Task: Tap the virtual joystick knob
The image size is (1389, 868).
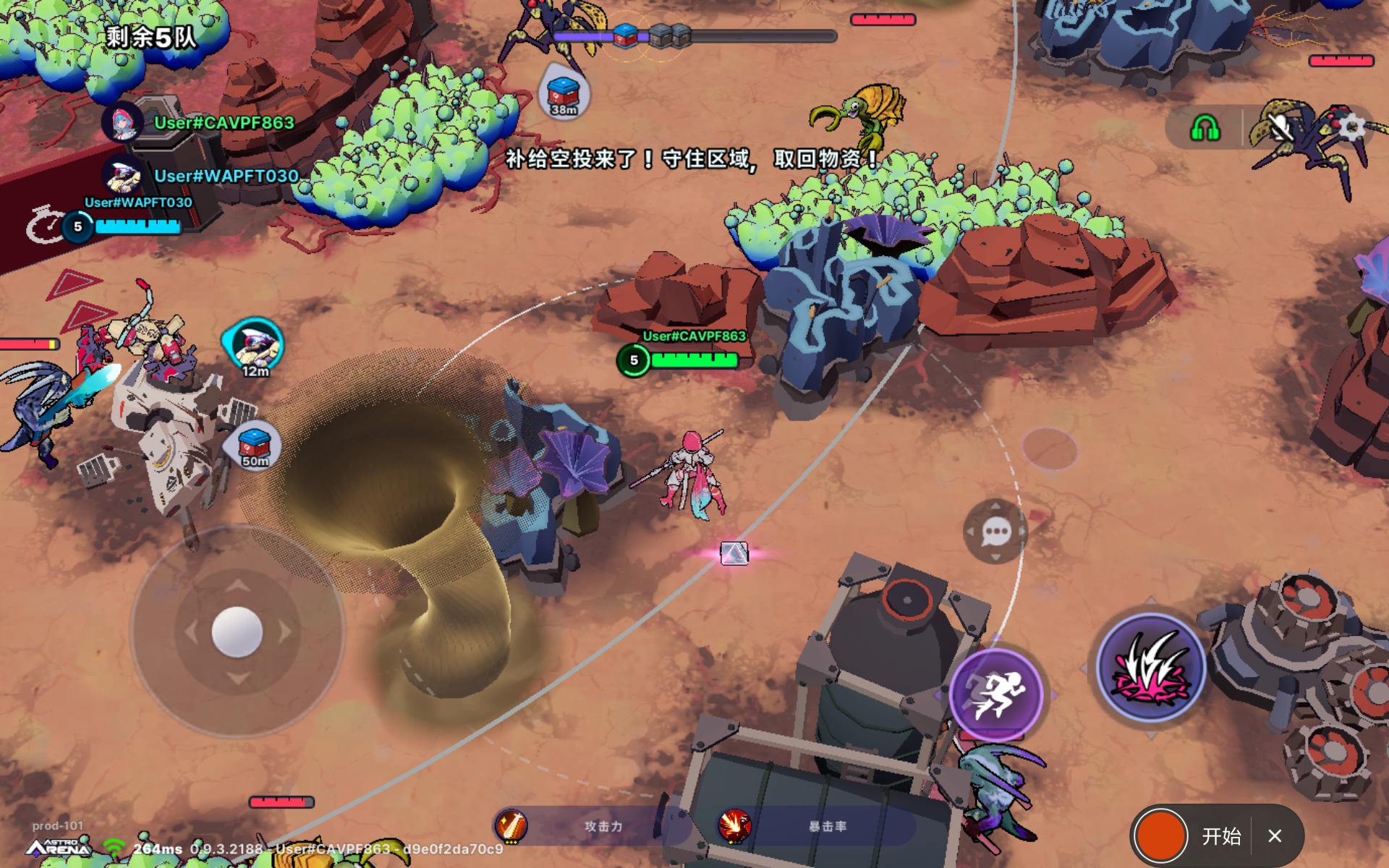Action: 237,631
